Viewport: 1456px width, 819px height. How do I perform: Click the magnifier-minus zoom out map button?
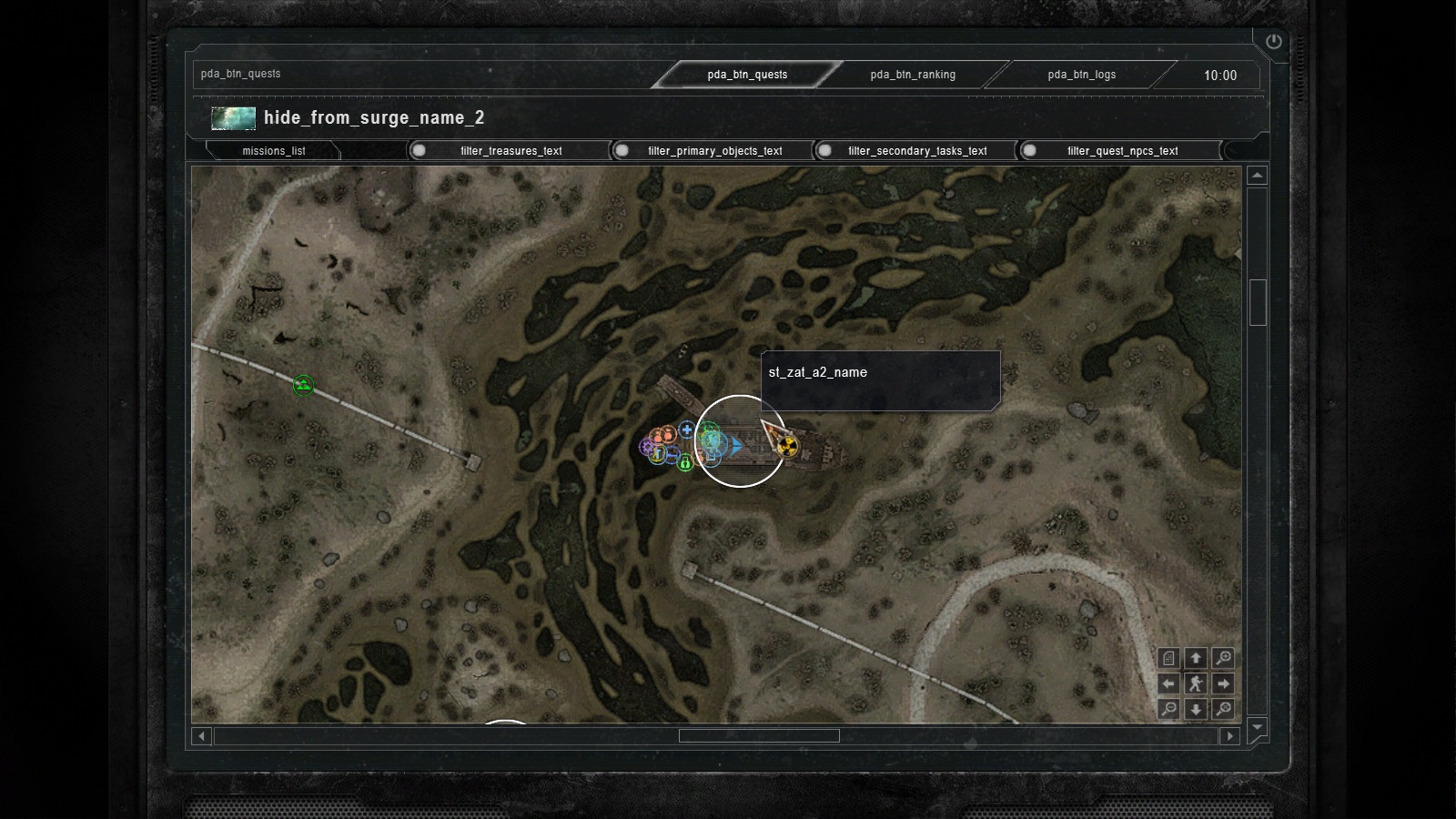[1169, 709]
